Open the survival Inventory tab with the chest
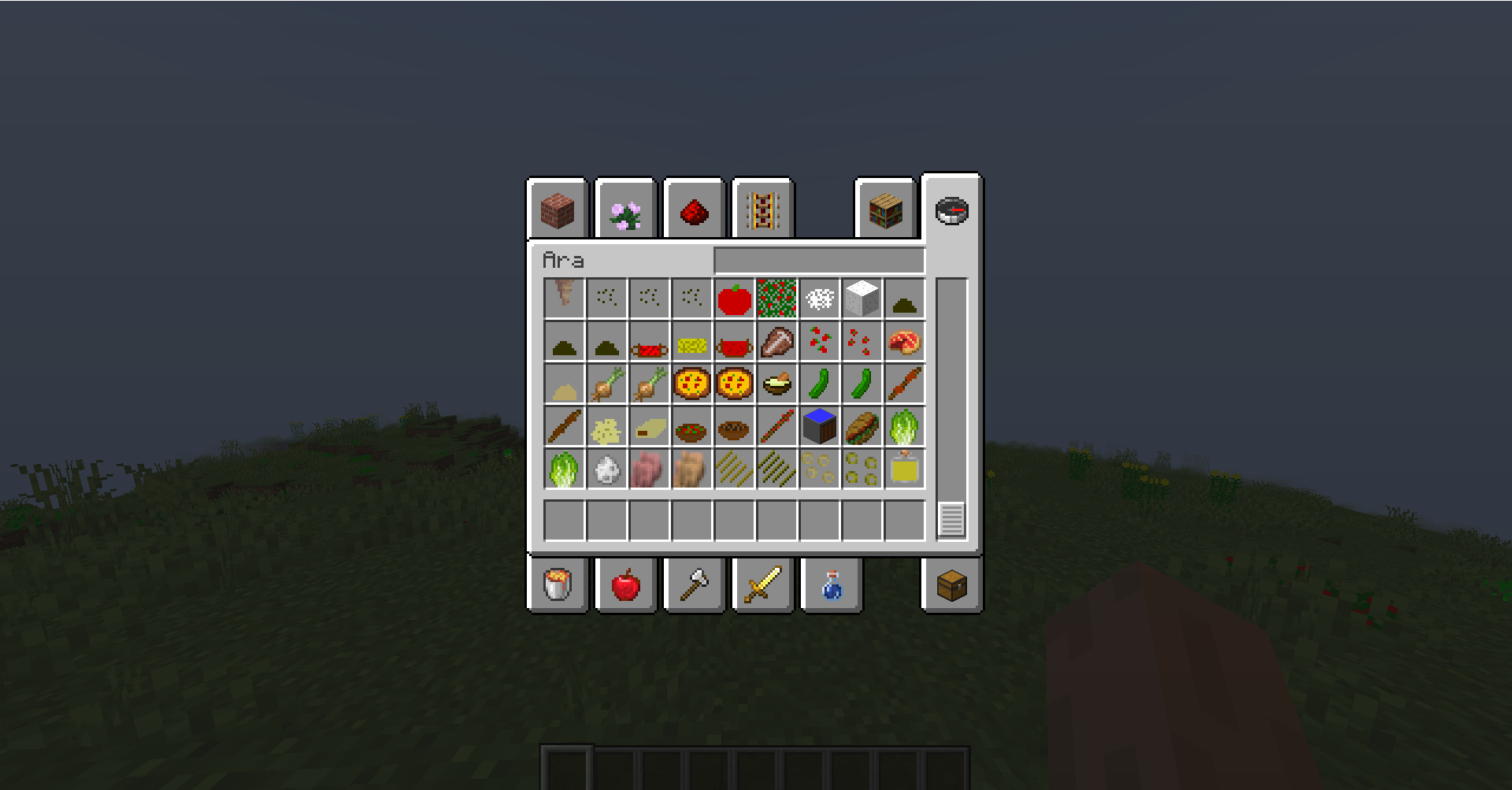 pos(950,584)
